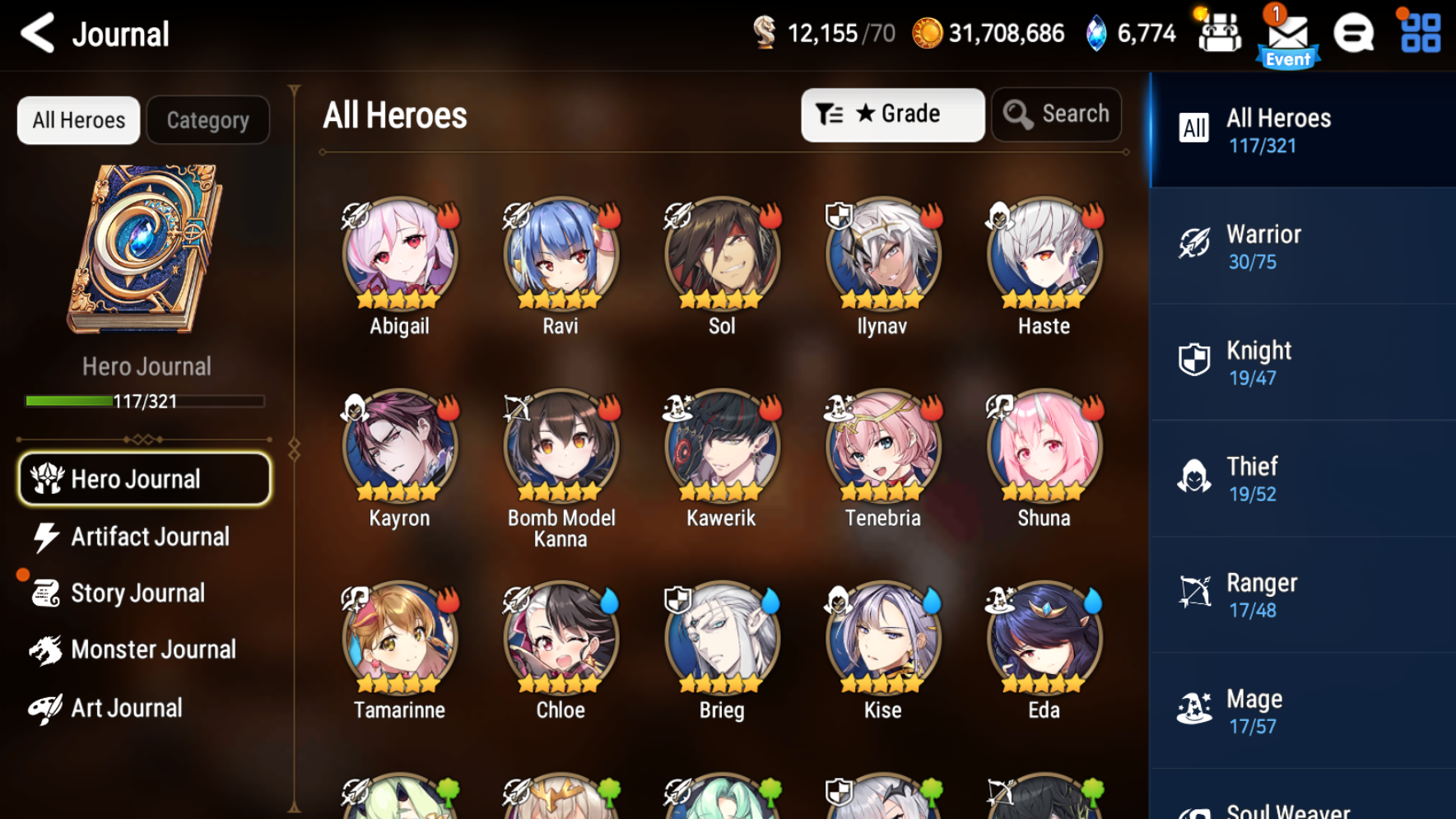The width and height of the screenshot is (1456, 819).
Task: Switch to the Category tab
Action: [207, 120]
